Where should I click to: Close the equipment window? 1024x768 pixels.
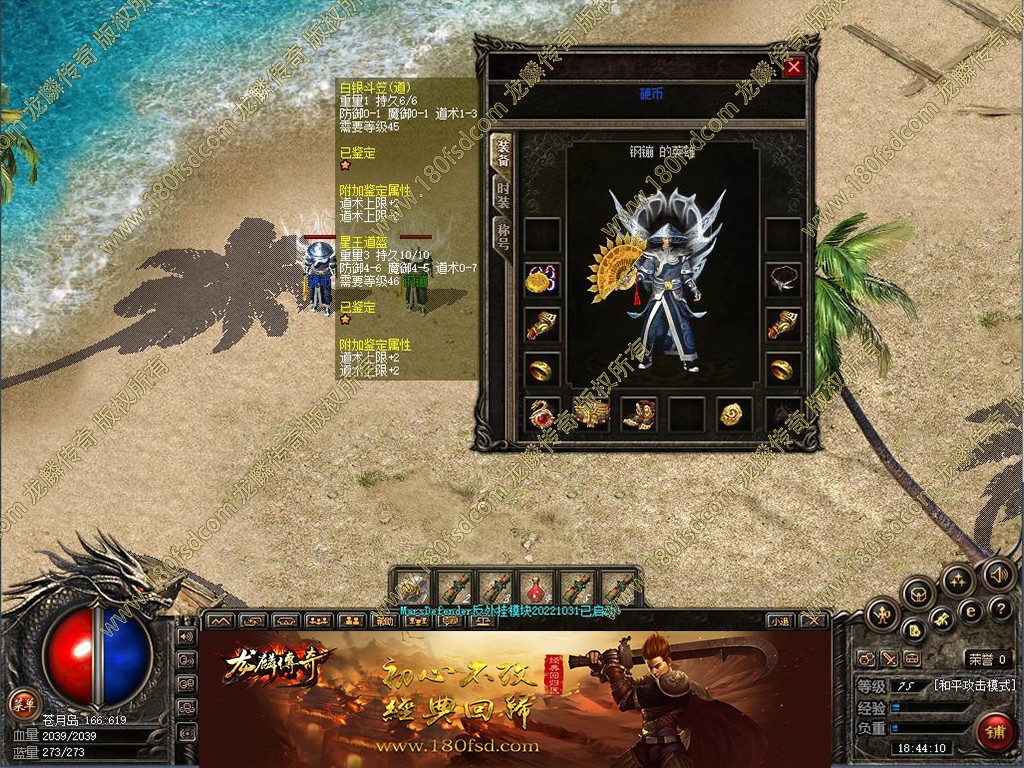tap(794, 67)
